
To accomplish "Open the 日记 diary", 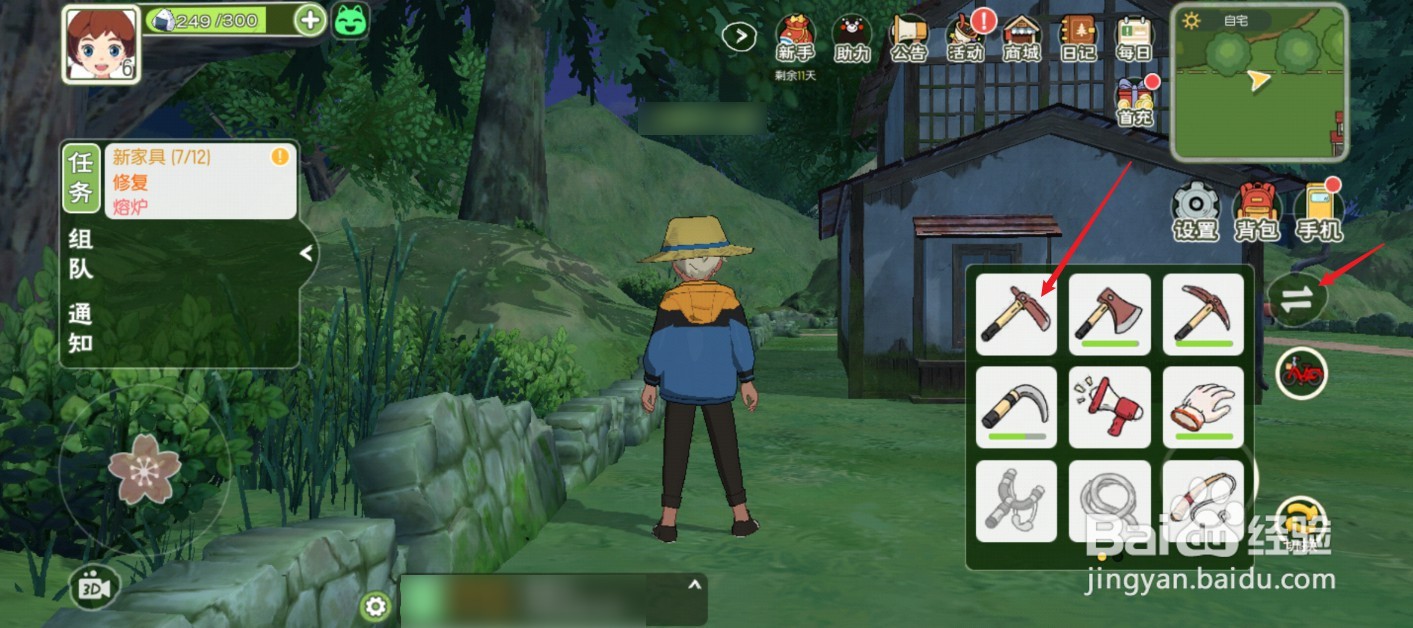I will click(1079, 40).
